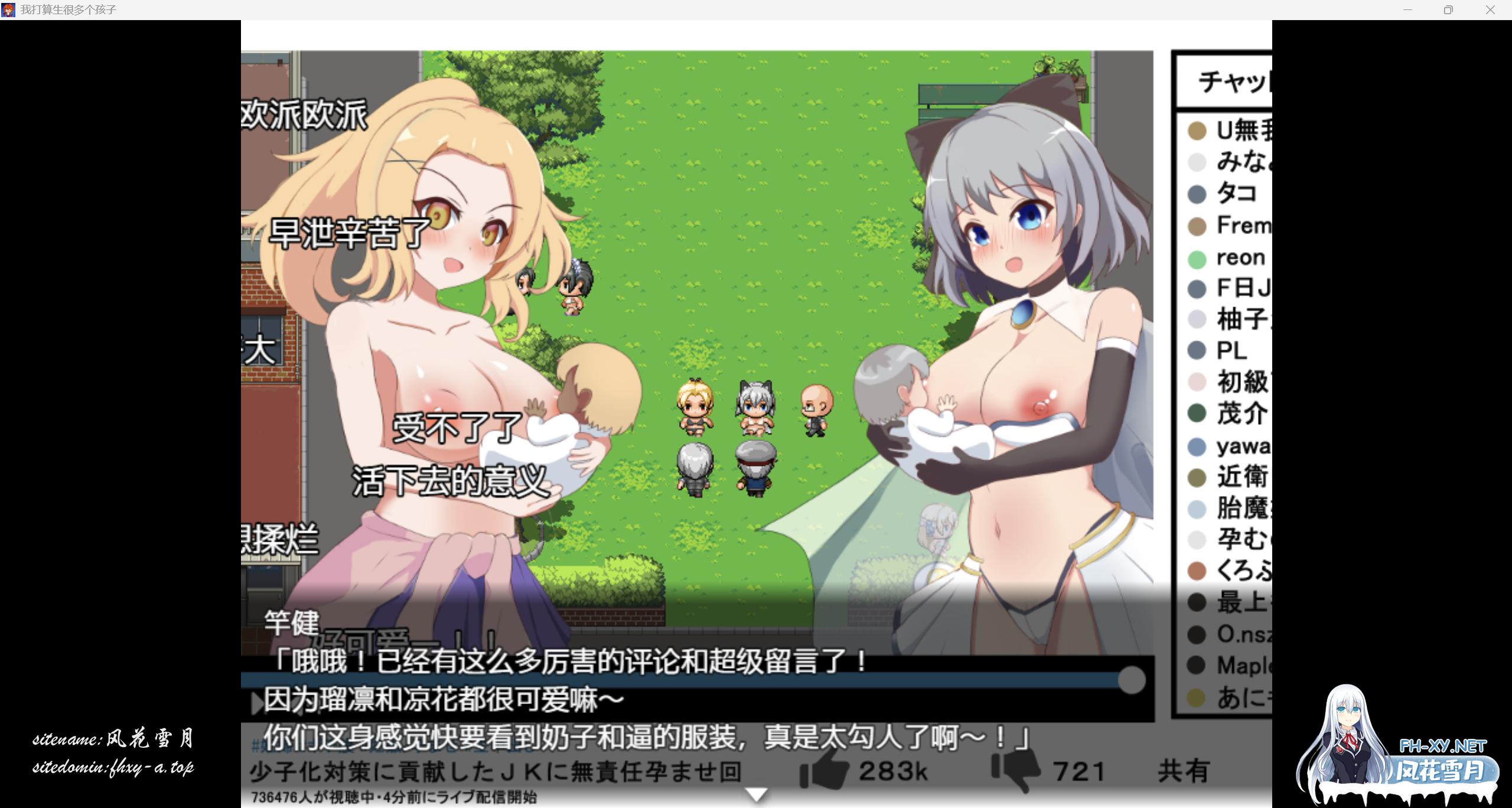Click the window title 我打算生很多个孩子

(x=68, y=9)
